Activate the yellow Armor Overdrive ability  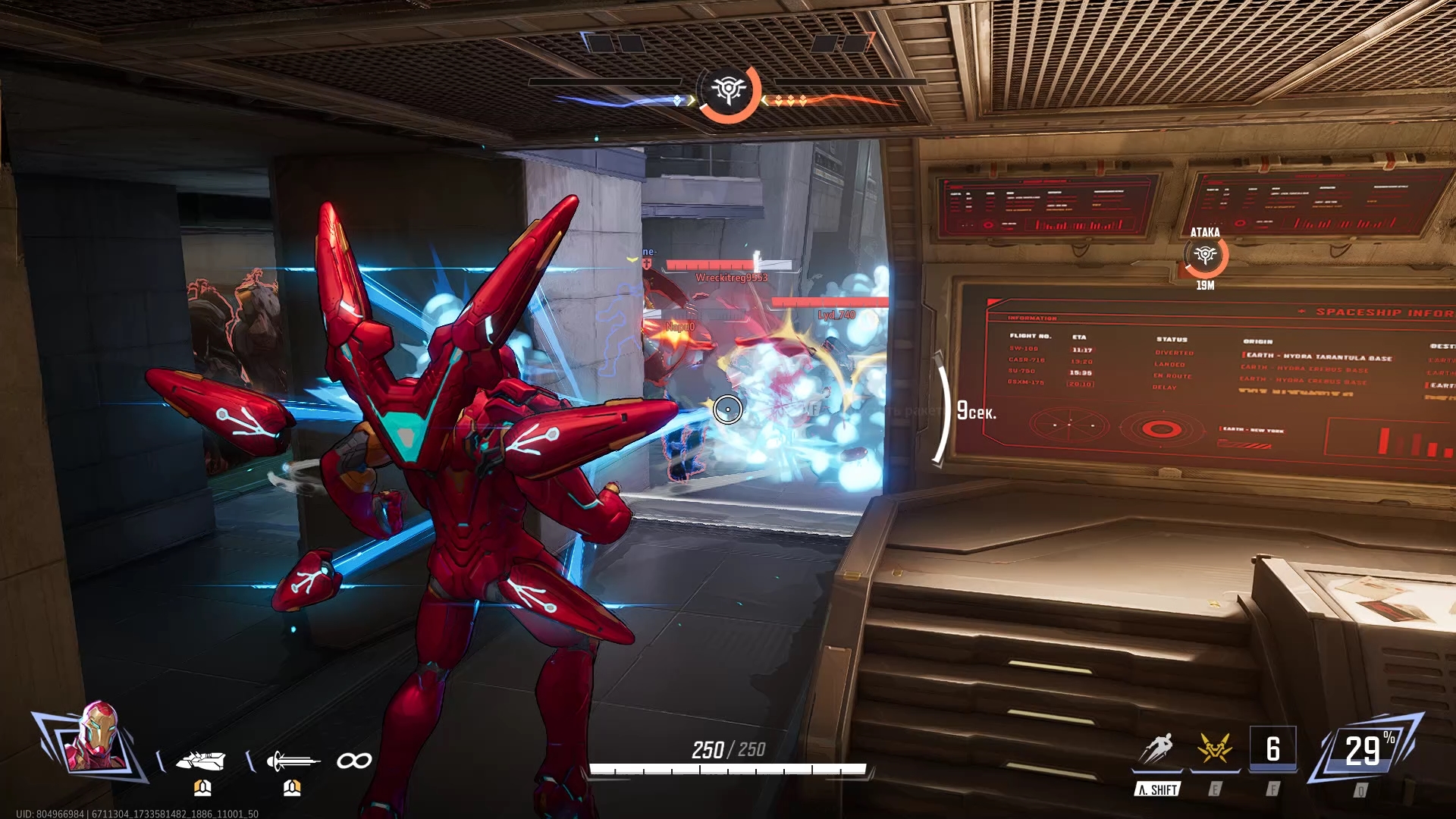click(1215, 750)
